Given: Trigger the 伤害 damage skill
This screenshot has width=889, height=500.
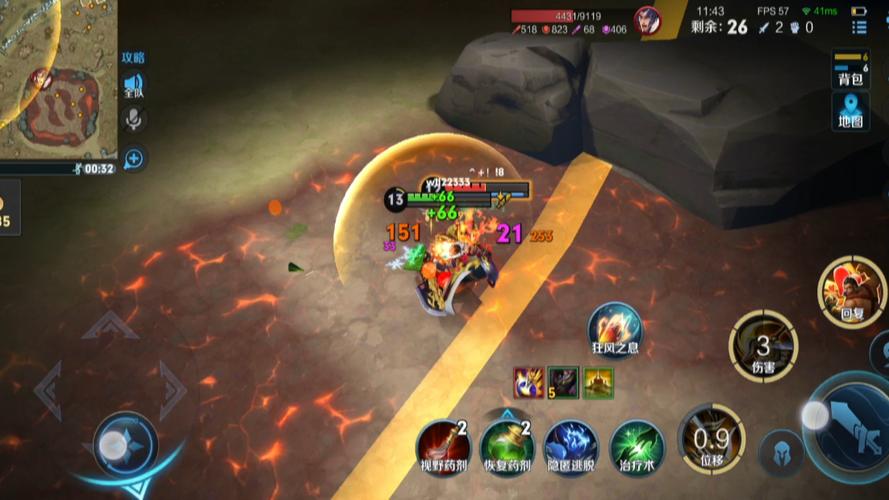Looking at the screenshot, I should (x=762, y=345).
